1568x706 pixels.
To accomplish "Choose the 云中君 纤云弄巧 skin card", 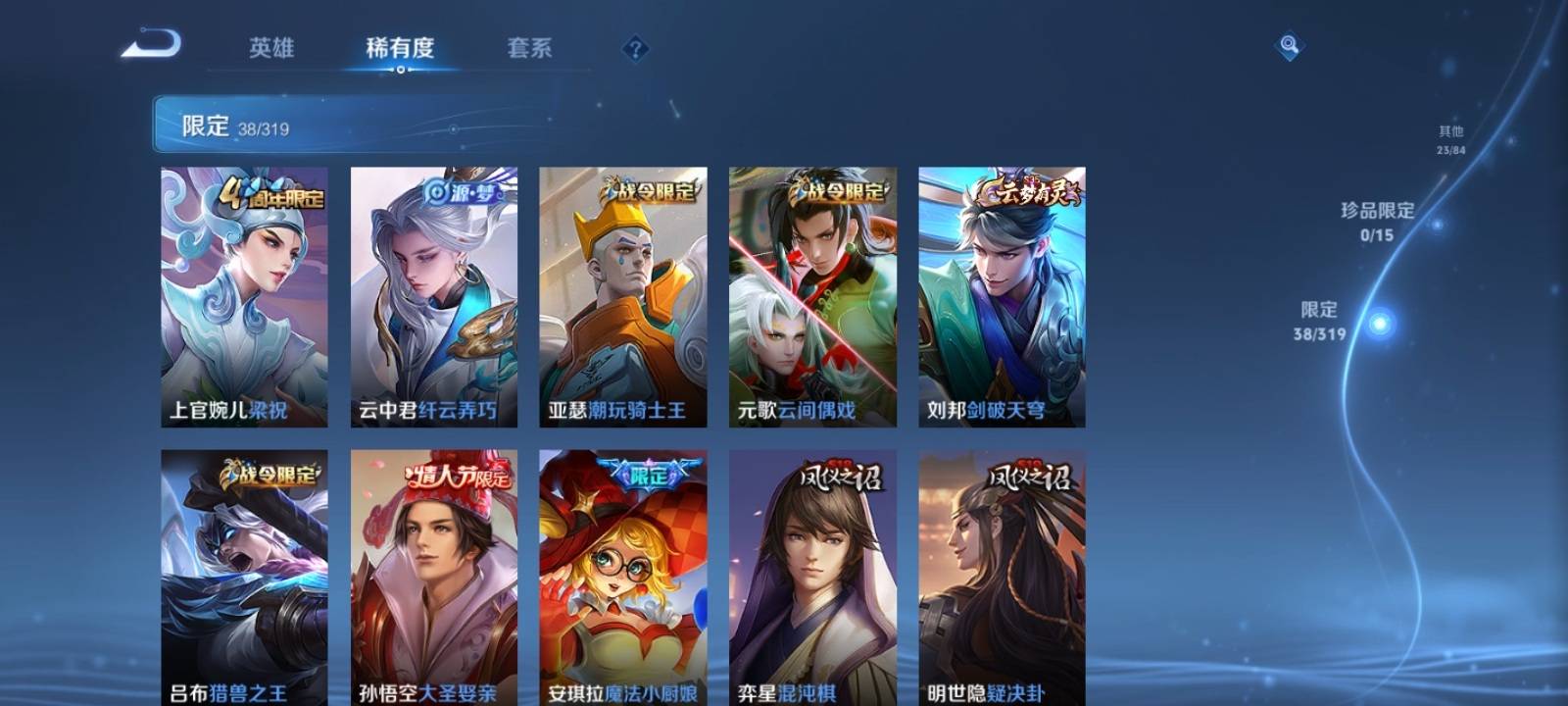I will [433, 296].
